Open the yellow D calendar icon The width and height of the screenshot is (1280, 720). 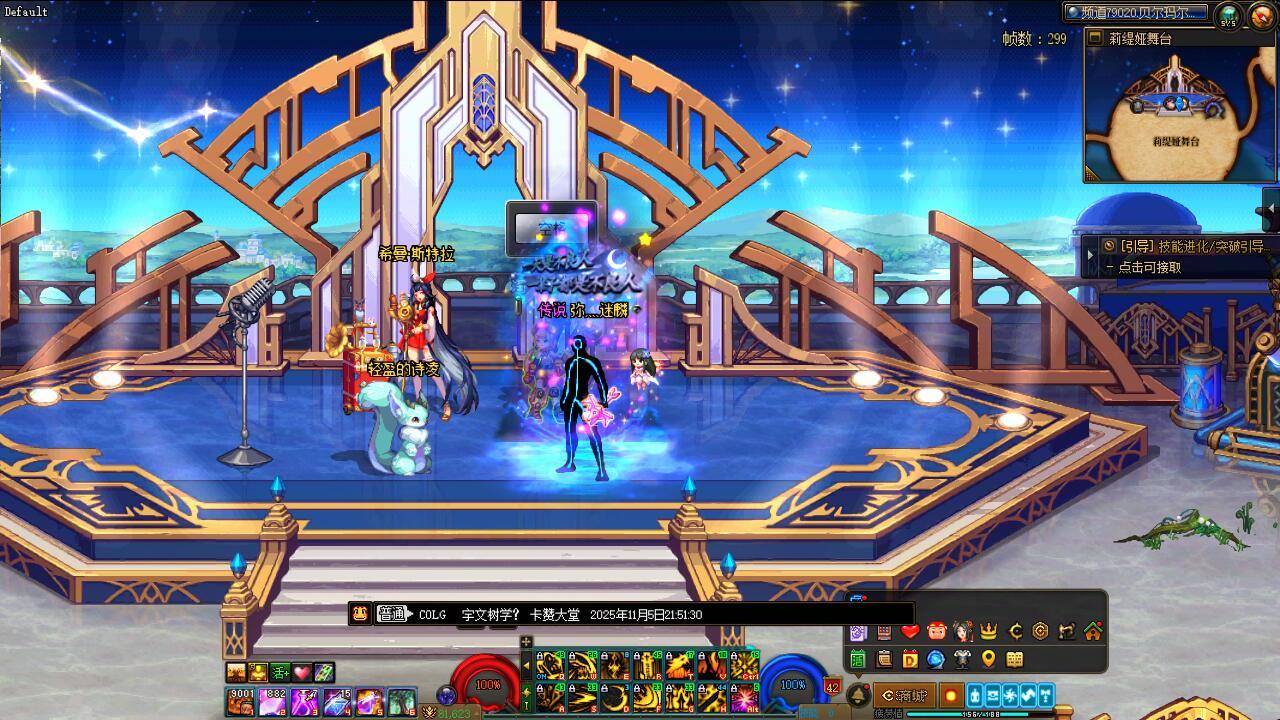click(x=910, y=659)
